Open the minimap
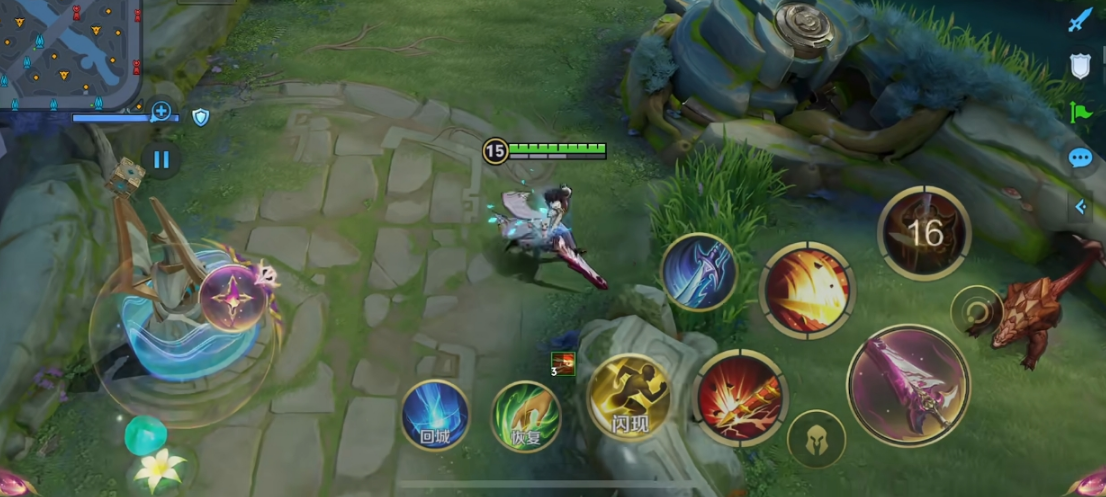Image resolution: width=1106 pixels, height=497 pixels. pos(70,52)
